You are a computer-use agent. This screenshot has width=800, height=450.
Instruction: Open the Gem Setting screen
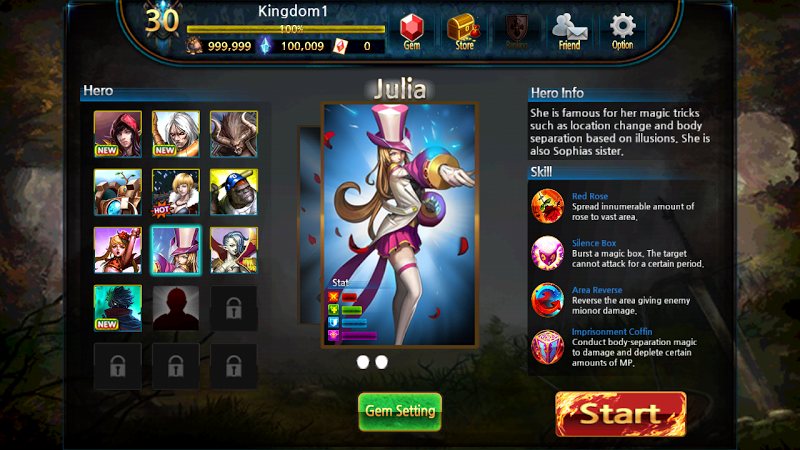tap(400, 411)
